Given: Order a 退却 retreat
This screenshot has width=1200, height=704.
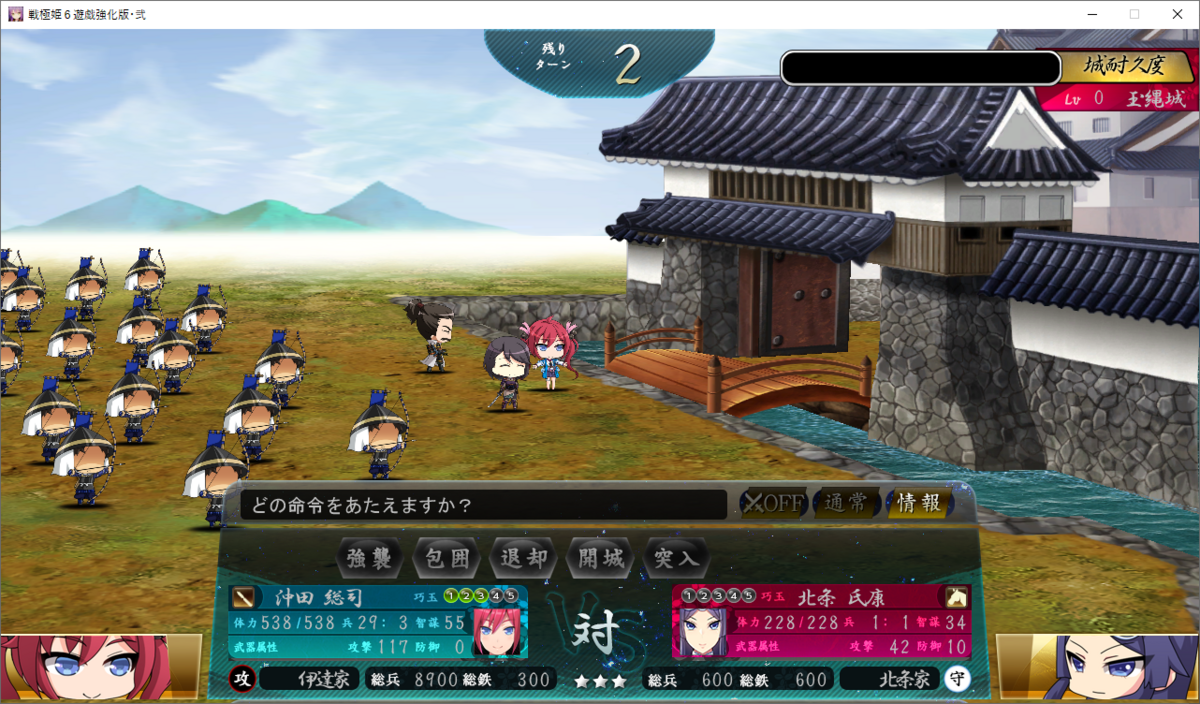Looking at the screenshot, I should click(x=524, y=558).
